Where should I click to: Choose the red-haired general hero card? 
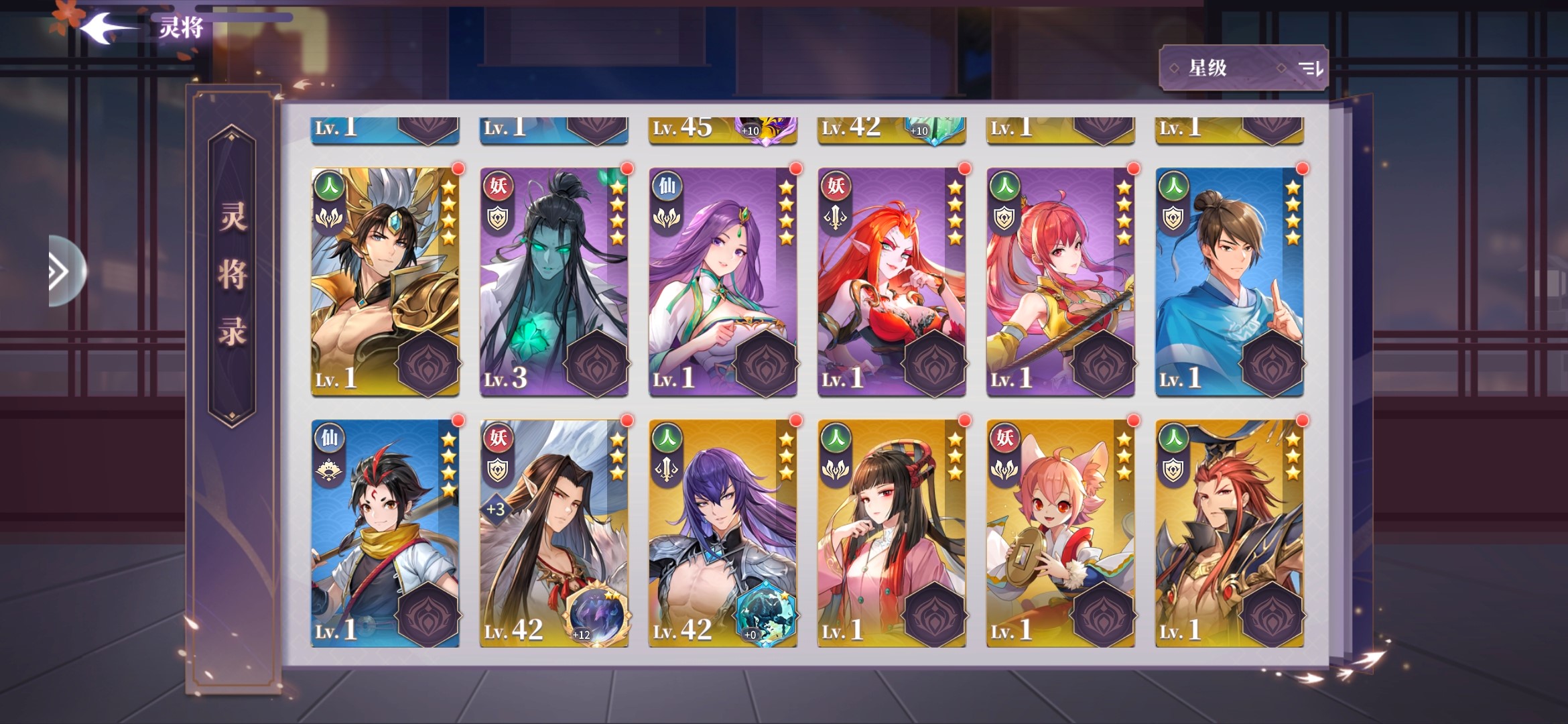(x=1230, y=534)
